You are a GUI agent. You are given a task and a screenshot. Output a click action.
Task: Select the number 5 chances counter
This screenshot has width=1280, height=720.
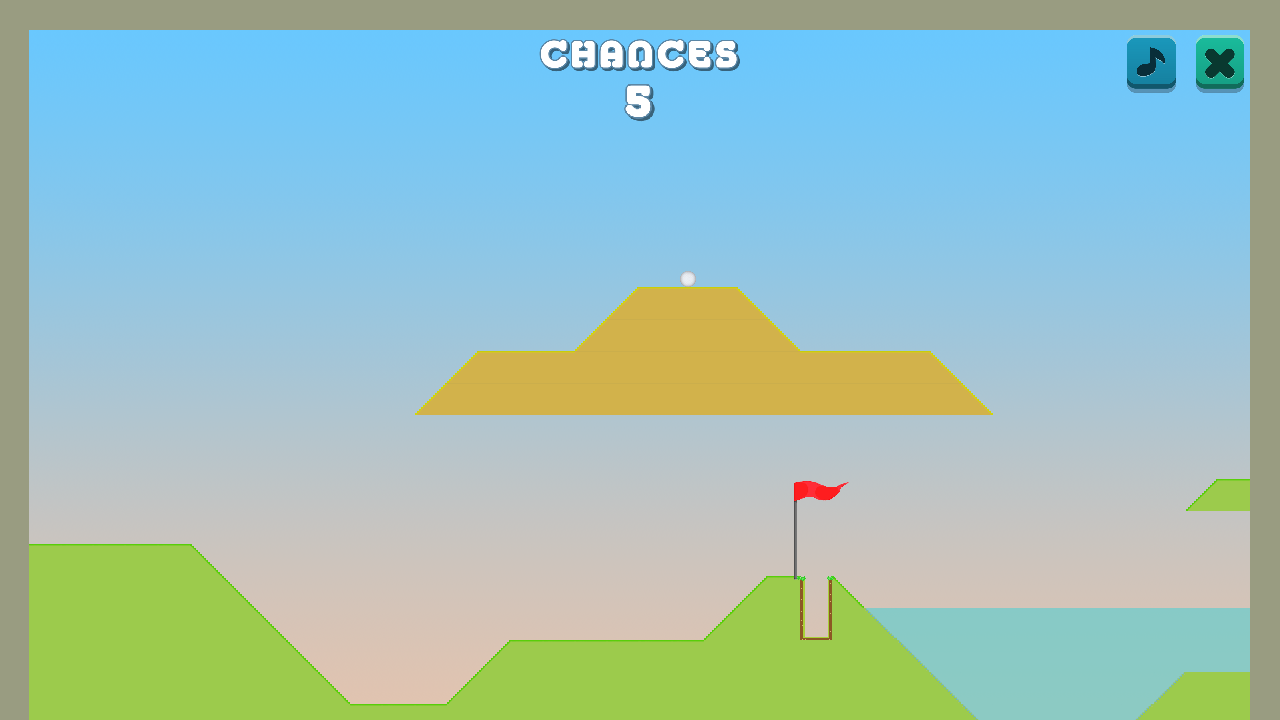click(639, 101)
